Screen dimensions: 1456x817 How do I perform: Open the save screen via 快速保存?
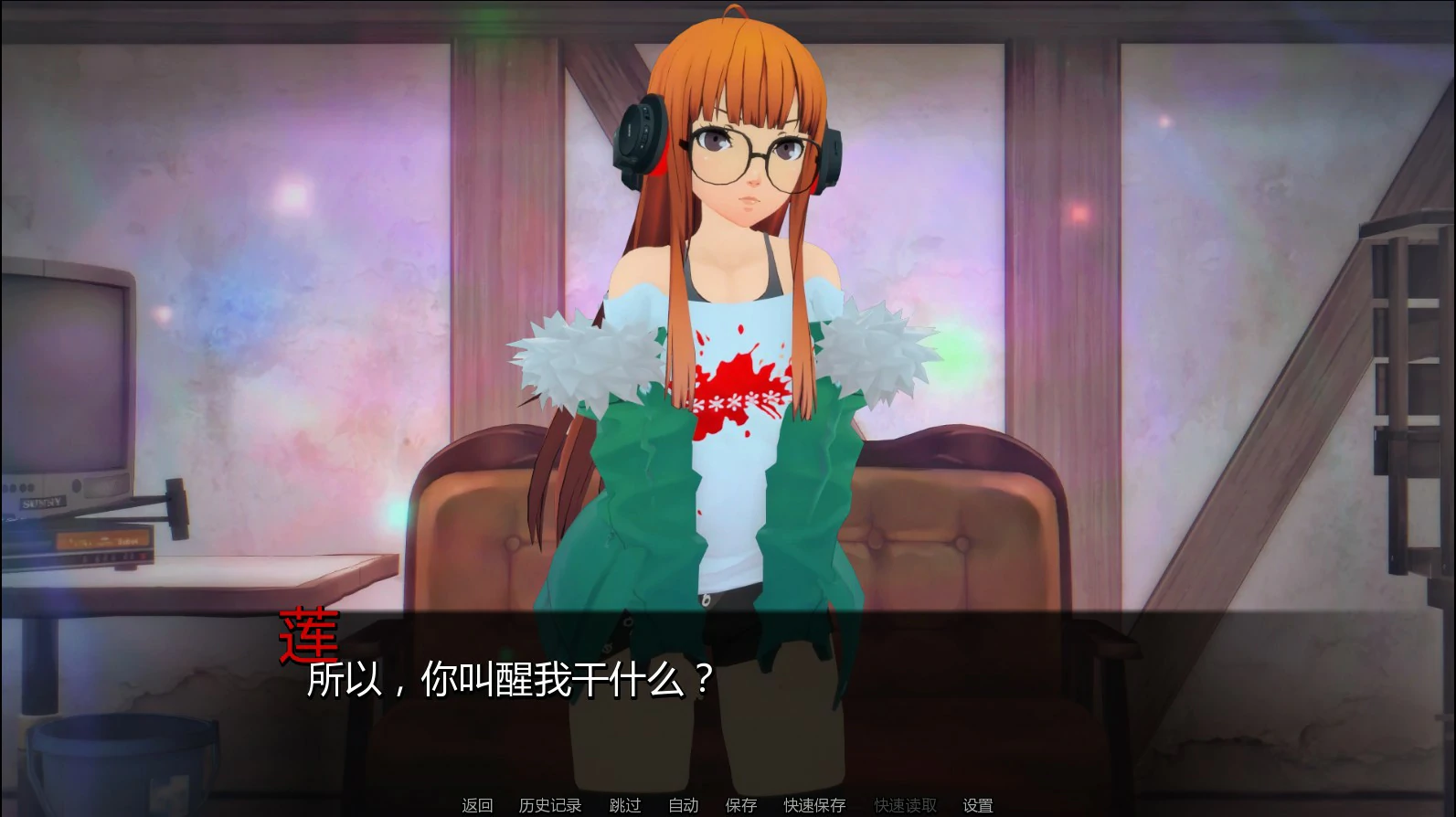812,805
